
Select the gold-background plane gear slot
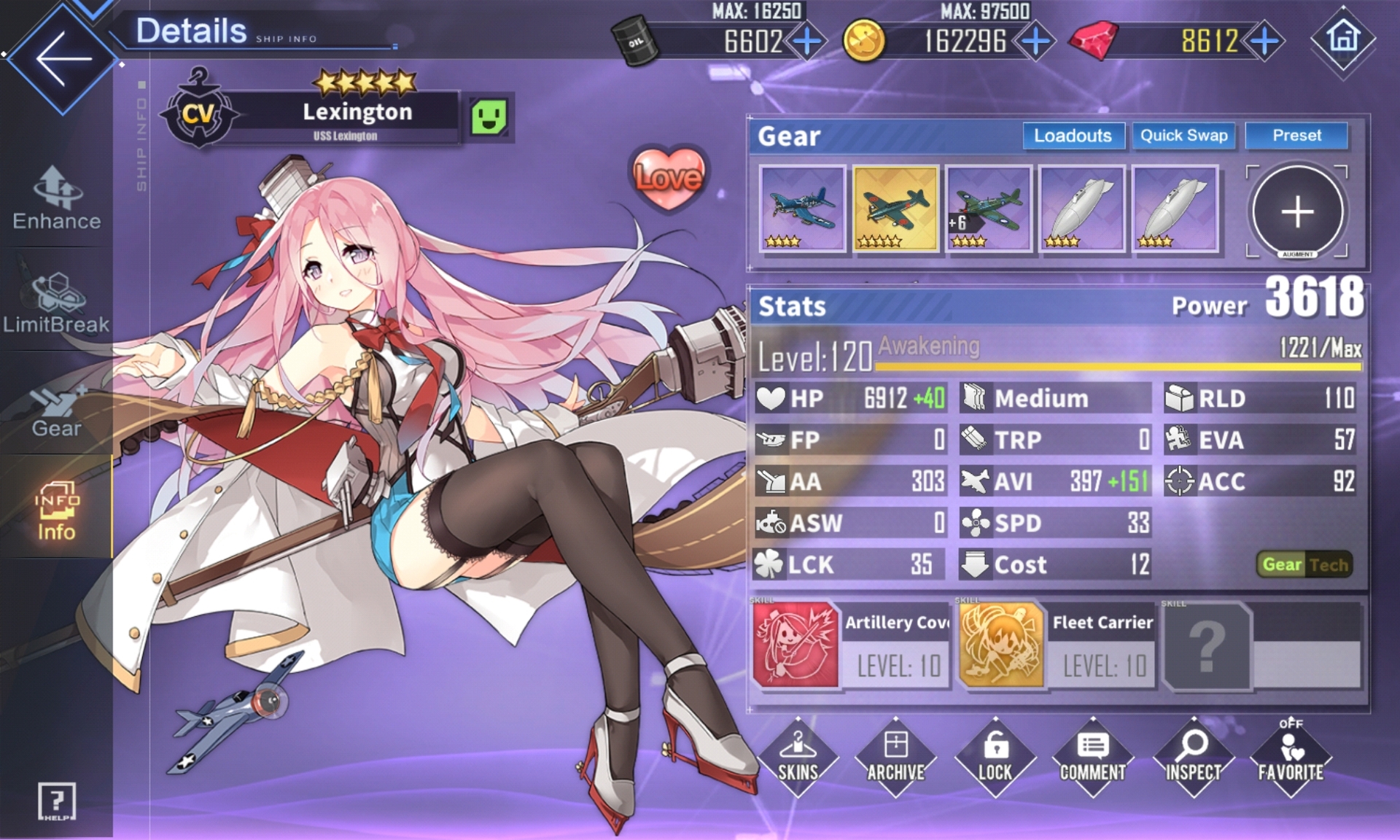[x=895, y=209]
